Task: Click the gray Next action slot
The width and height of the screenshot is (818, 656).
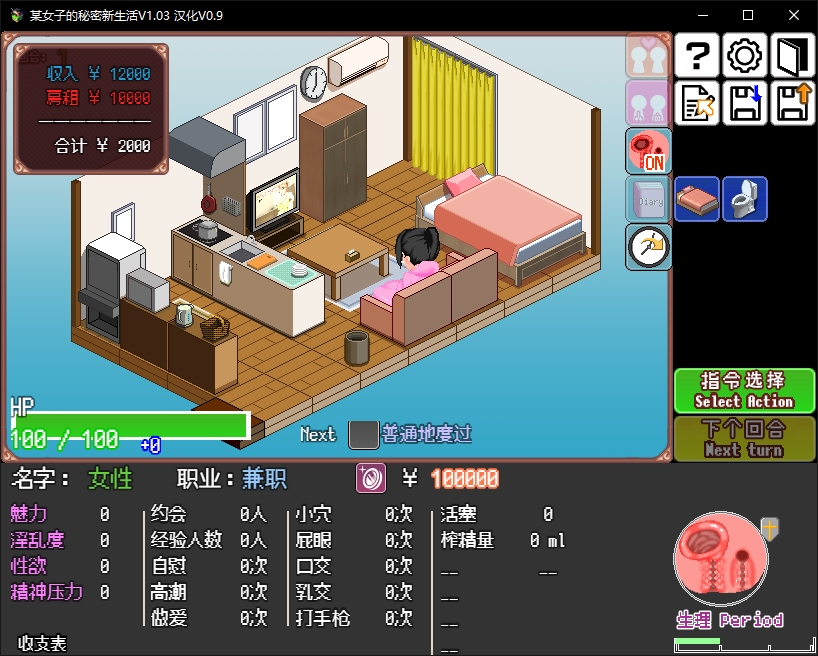Action: point(362,435)
